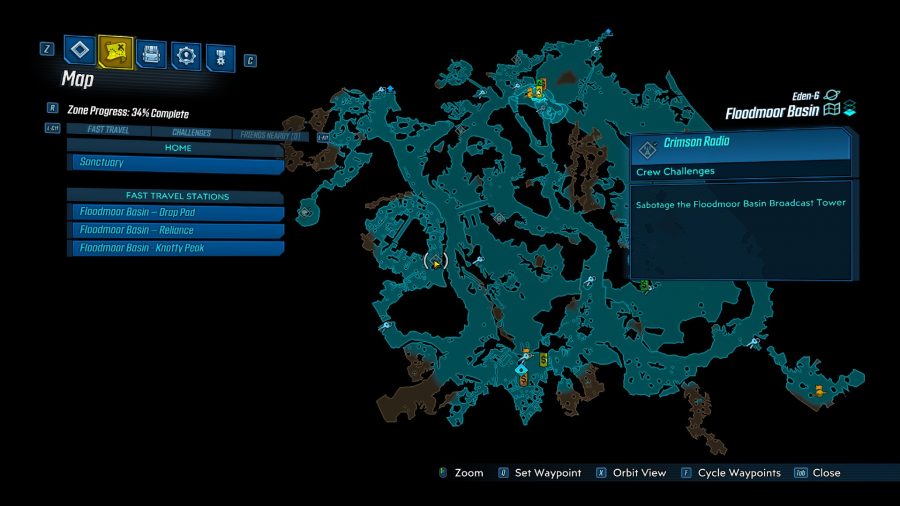Toggle the map layers icon
The width and height of the screenshot is (900, 506).
[x=849, y=110]
